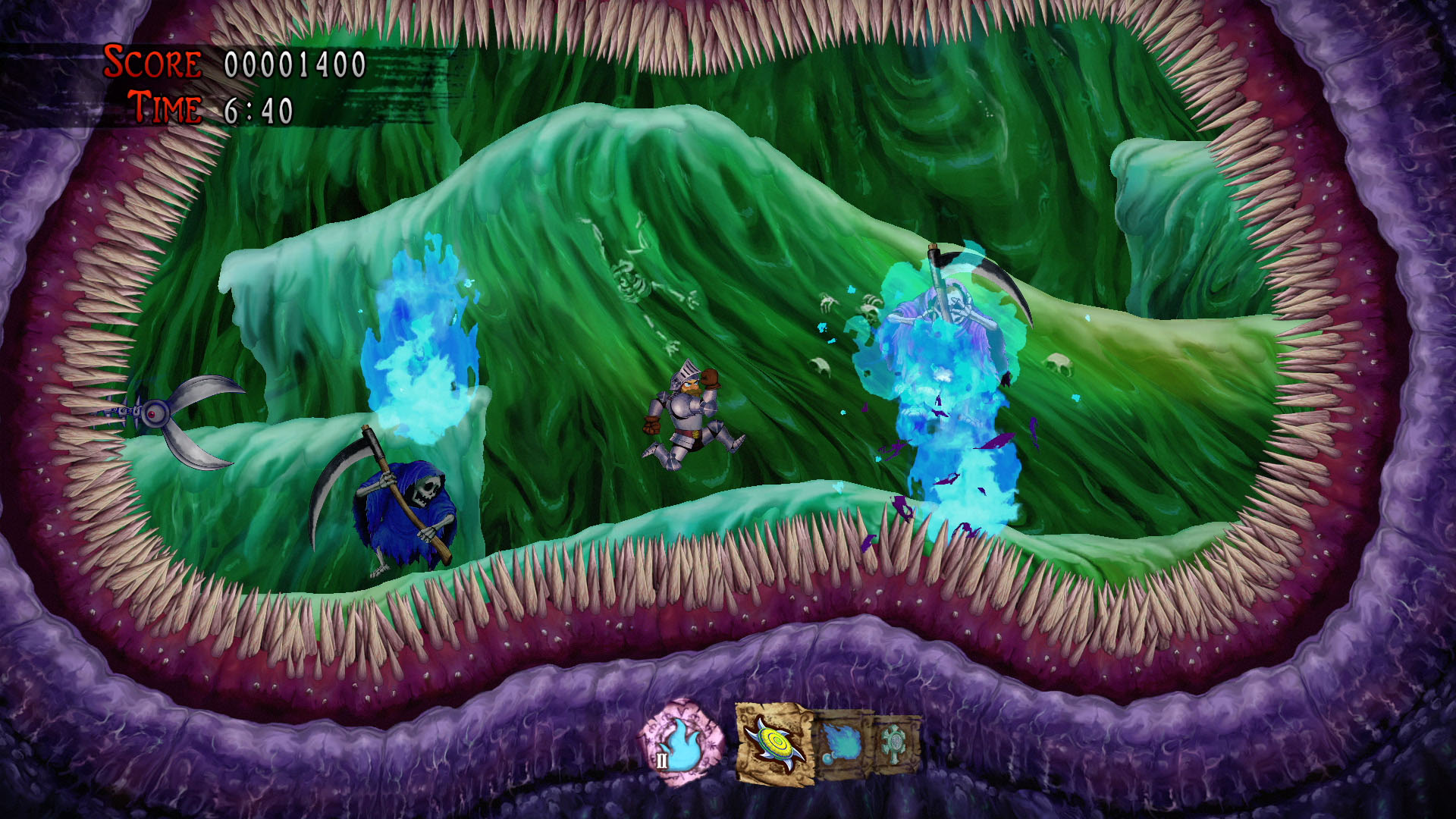Pick the teal cross weapon slot
The height and width of the screenshot is (819, 1456).
click(x=896, y=742)
